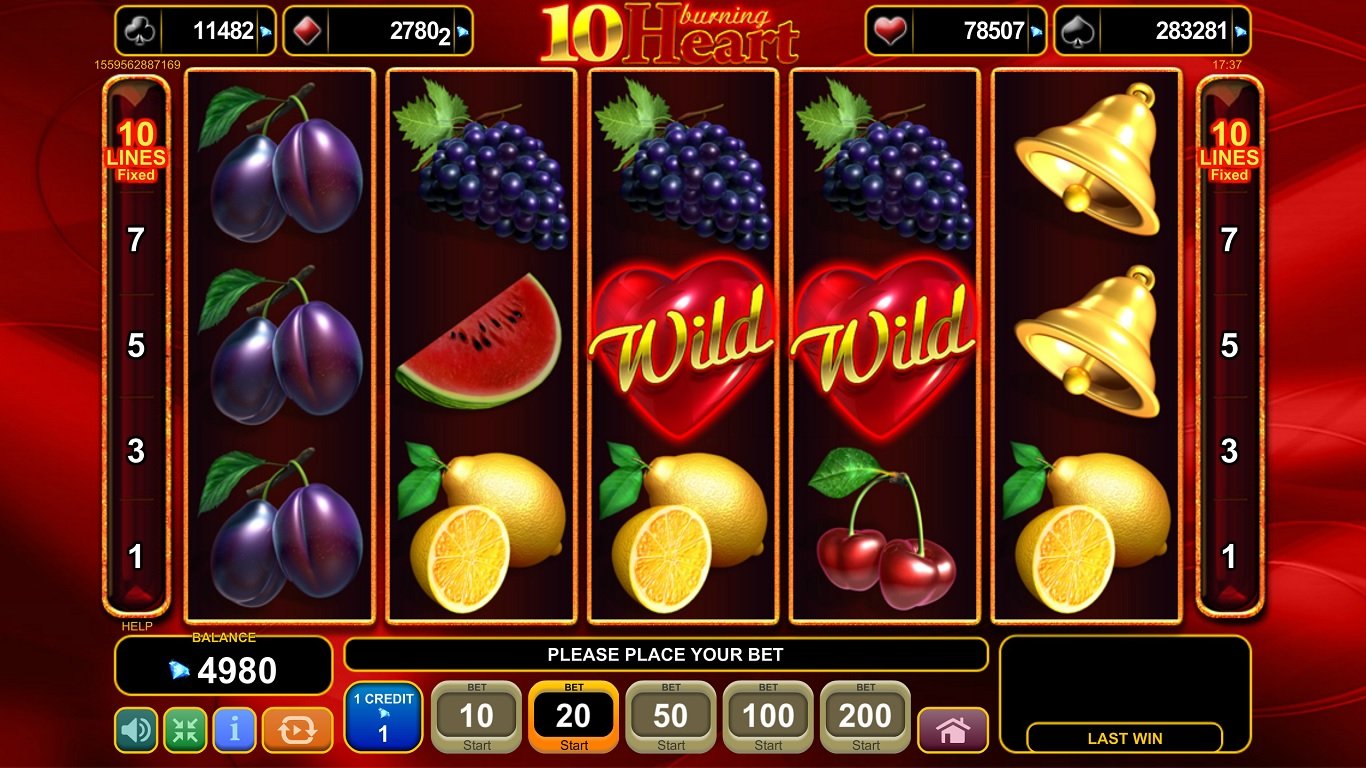This screenshot has height=768, width=1366.
Task: Click the clubs jackpot icon
Action: point(140,30)
